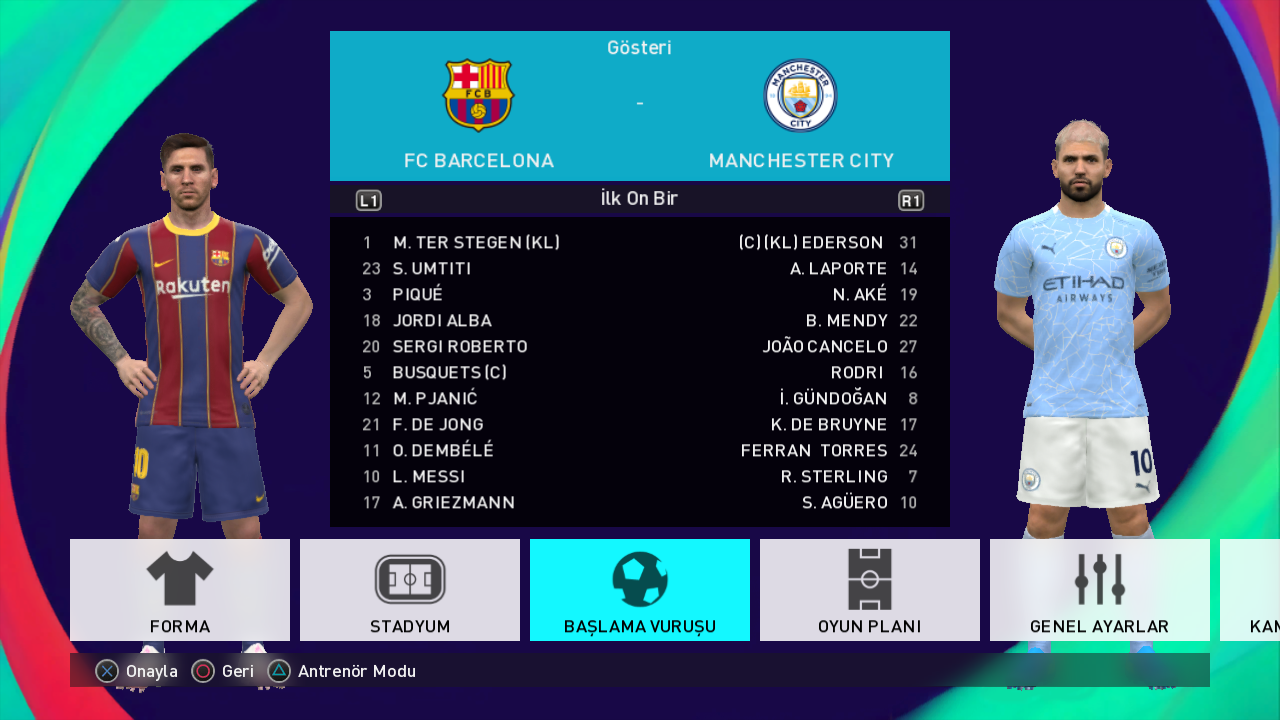Click the Manchester City club crest
1280x720 pixels.
[x=800, y=96]
